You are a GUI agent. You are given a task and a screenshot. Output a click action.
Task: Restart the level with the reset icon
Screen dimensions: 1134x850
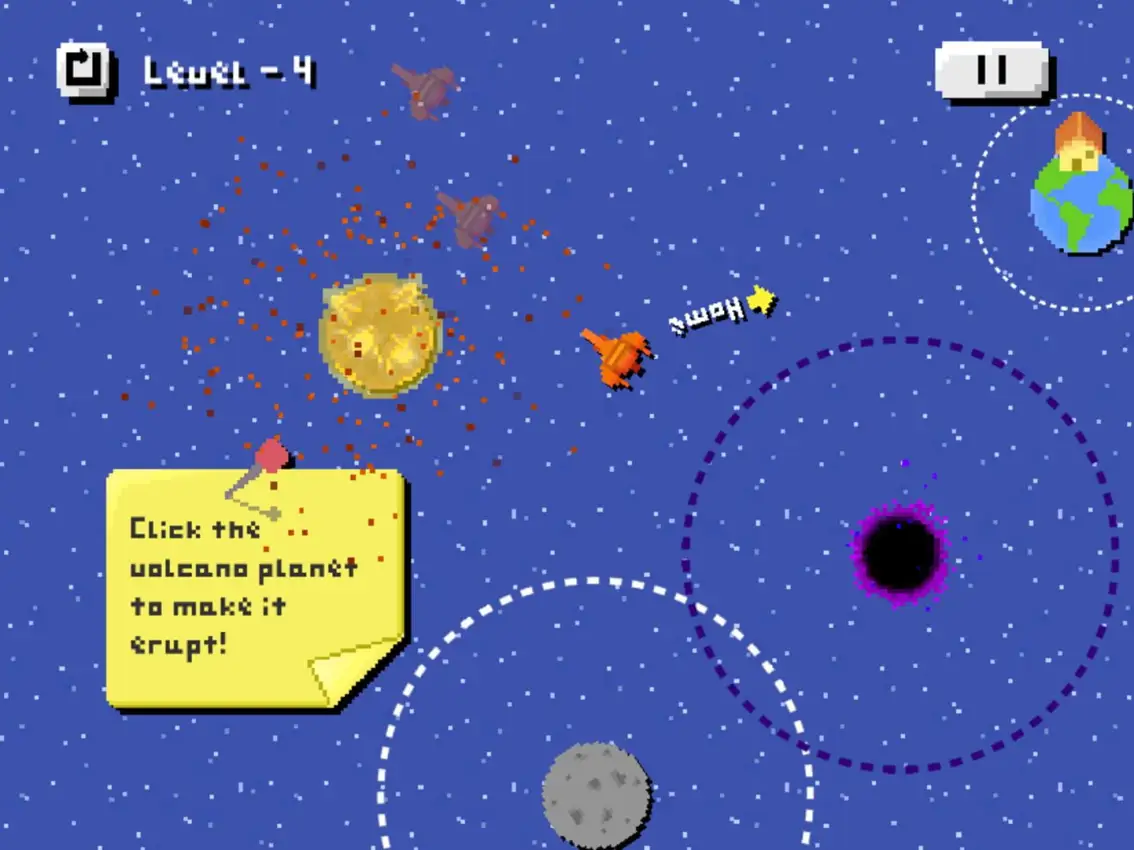click(x=83, y=70)
